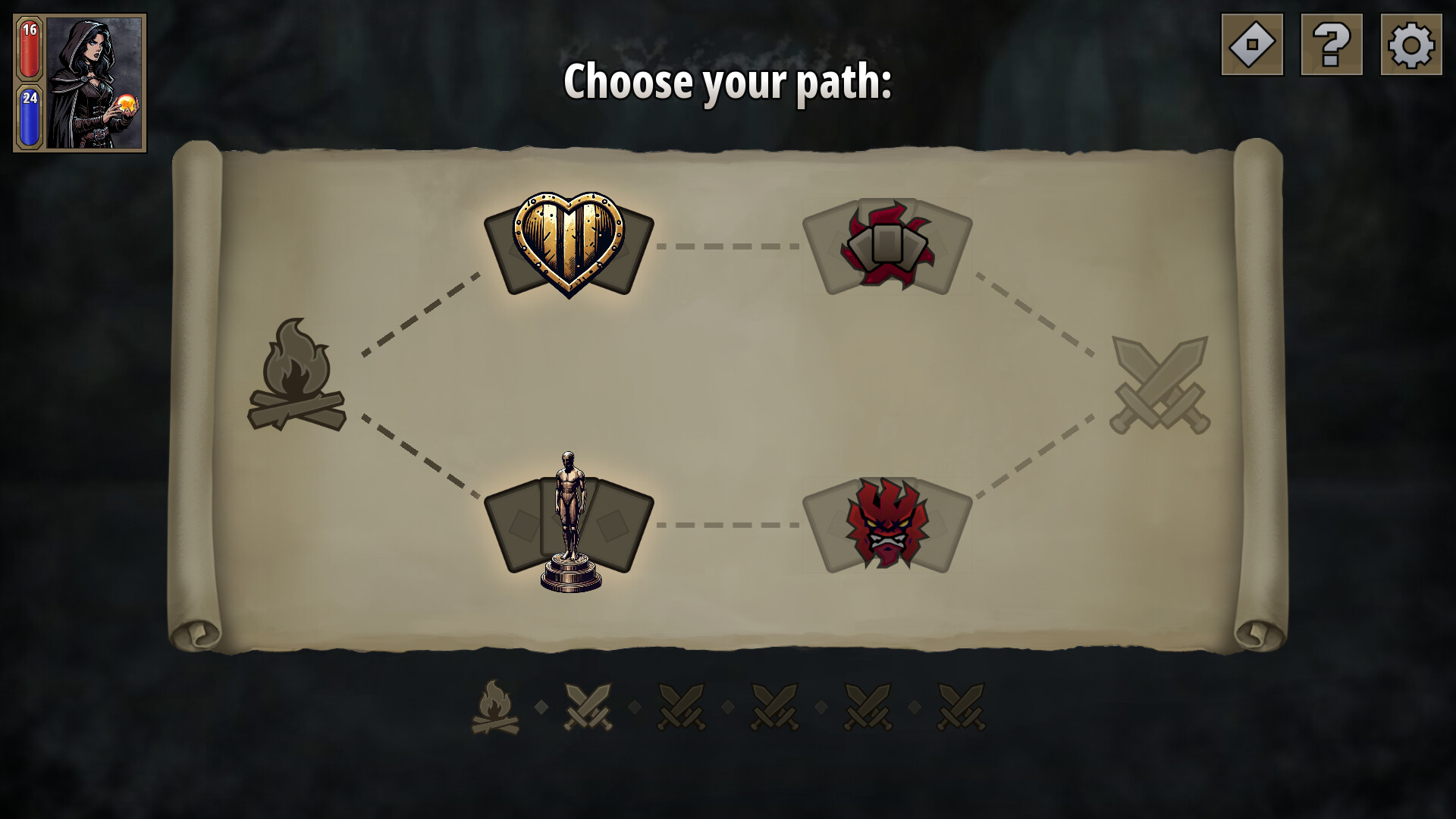Open the game settings gear
The width and height of the screenshot is (1456, 819).
pos(1412,43)
